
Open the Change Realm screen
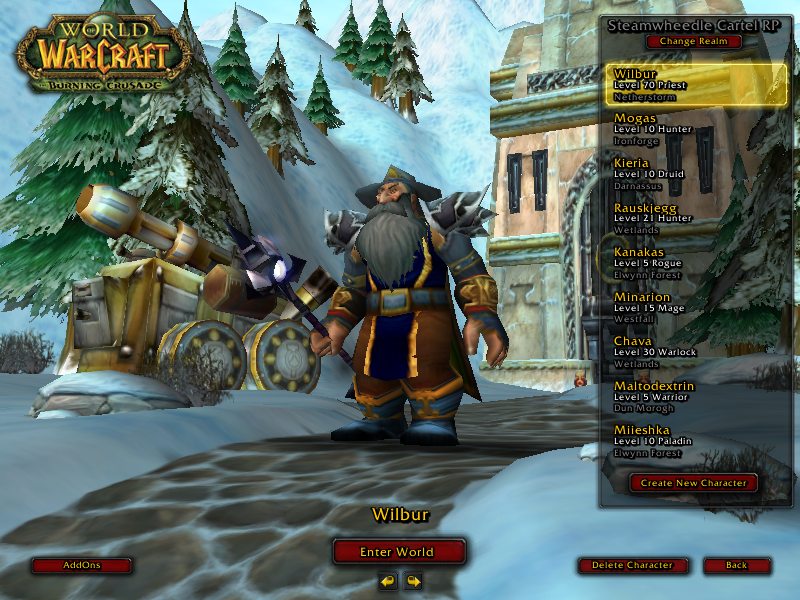click(694, 42)
